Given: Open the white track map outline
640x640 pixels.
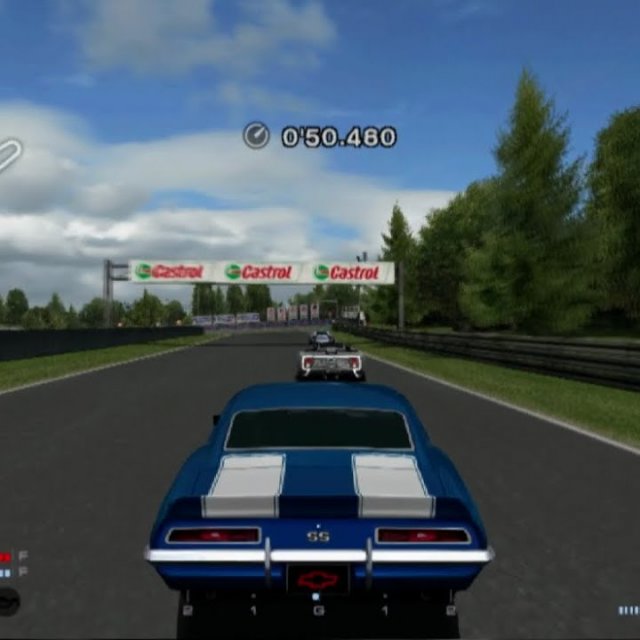Looking at the screenshot, I should [8, 156].
